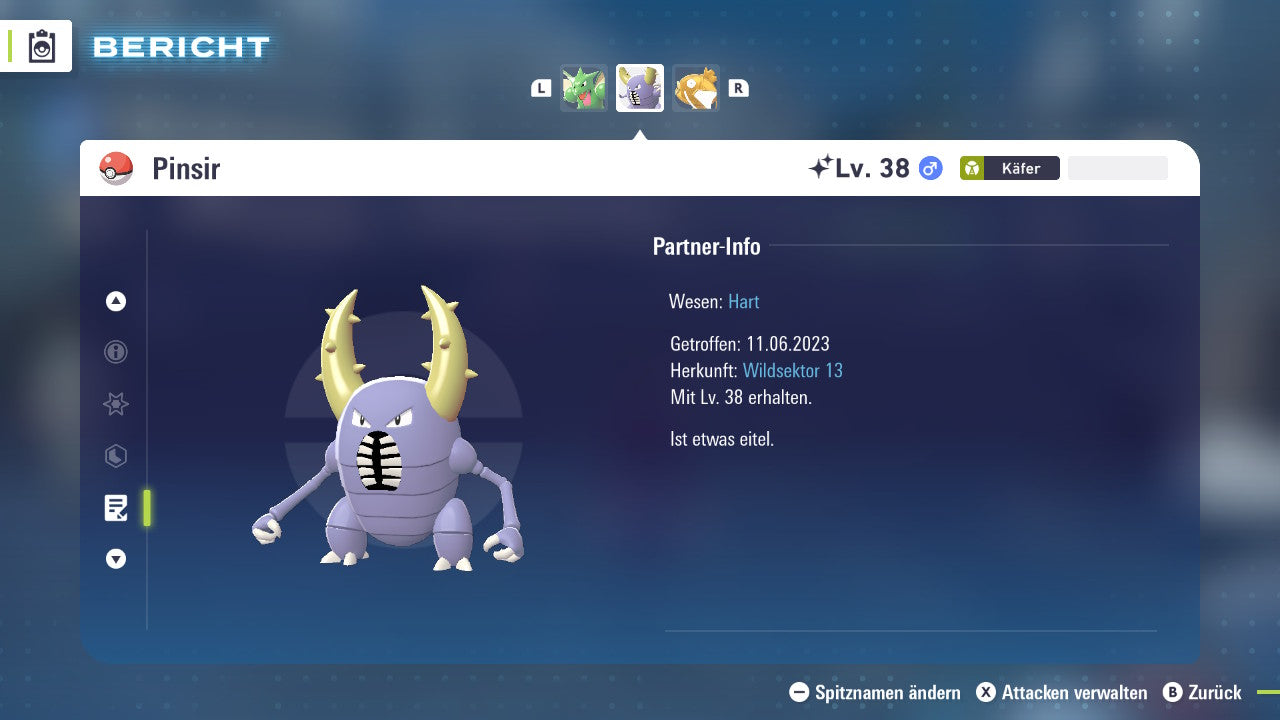Select Spitznamen ändern
Screen dimensions: 1280x720
point(877,692)
